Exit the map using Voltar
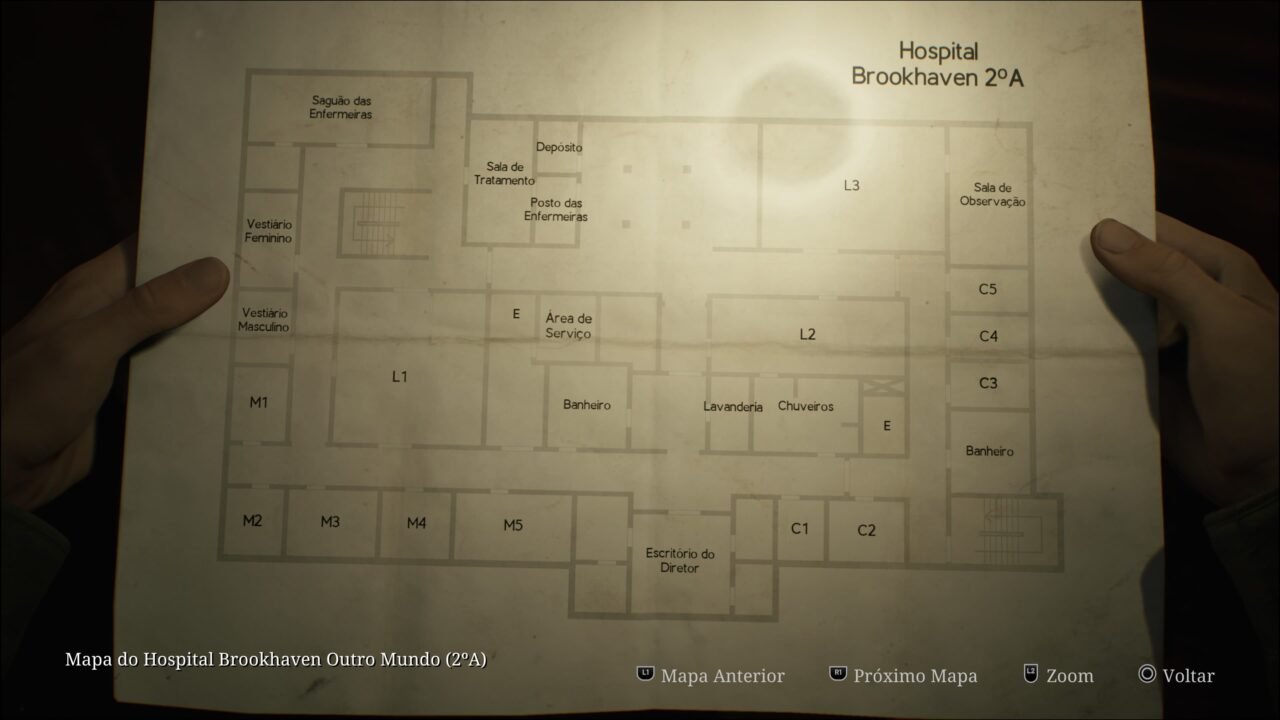1280x720 pixels. point(1188,675)
